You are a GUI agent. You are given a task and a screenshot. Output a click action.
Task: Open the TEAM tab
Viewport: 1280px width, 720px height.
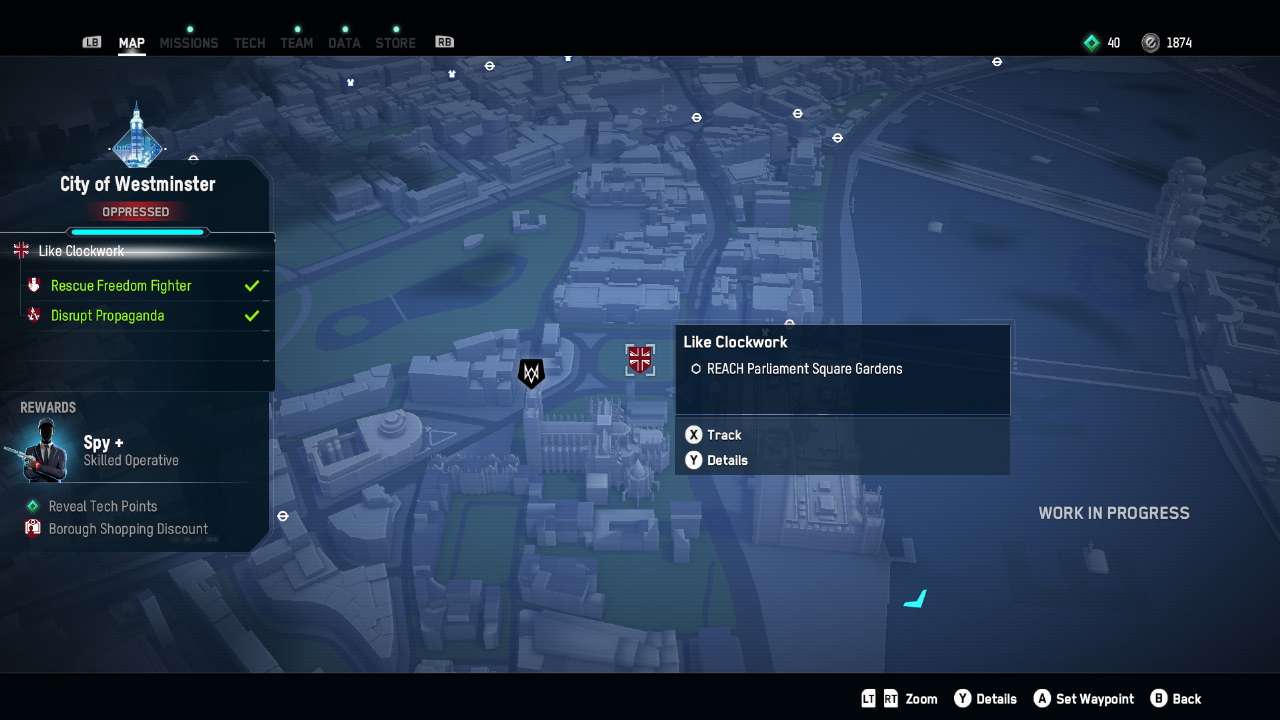tap(296, 42)
